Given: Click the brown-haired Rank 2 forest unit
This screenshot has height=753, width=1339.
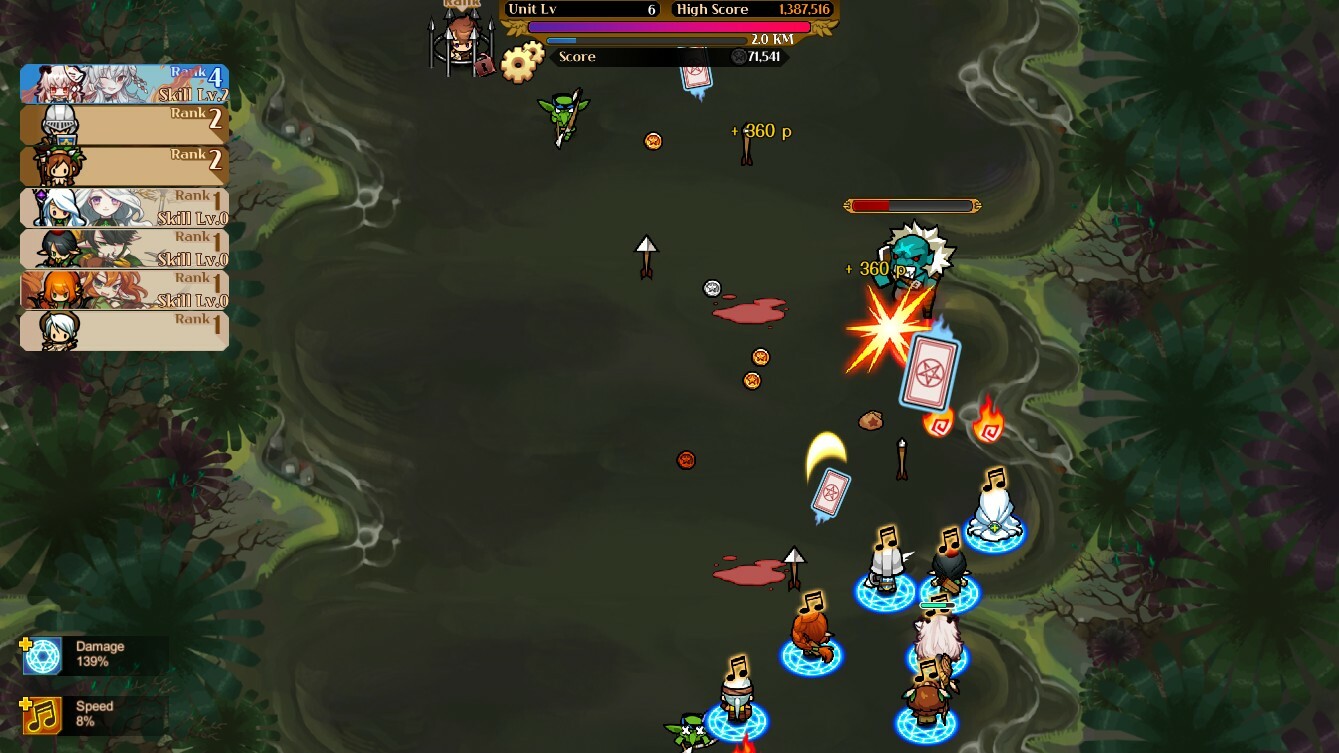Looking at the screenshot, I should tap(124, 166).
